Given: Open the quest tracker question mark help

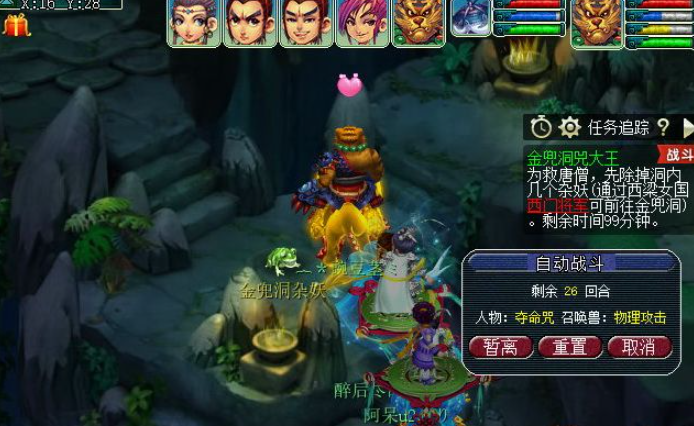Looking at the screenshot, I should (662, 127).
